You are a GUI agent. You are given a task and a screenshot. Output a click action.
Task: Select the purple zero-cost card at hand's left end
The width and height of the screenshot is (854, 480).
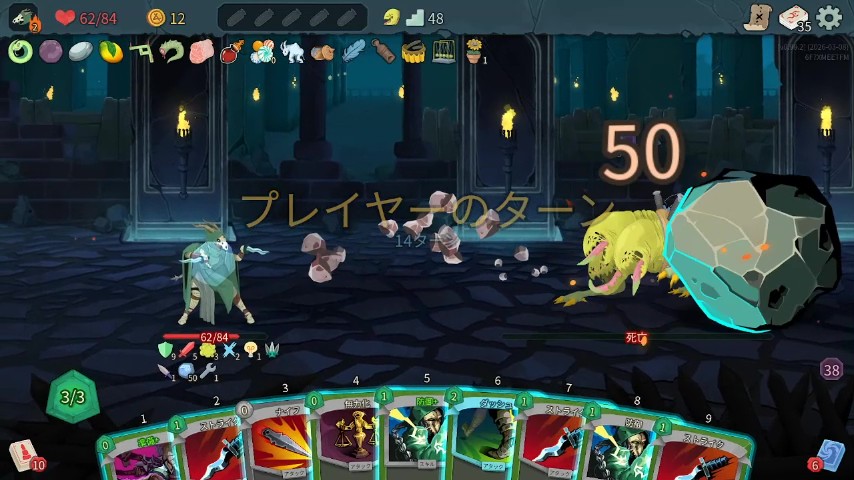click(133, 457)
